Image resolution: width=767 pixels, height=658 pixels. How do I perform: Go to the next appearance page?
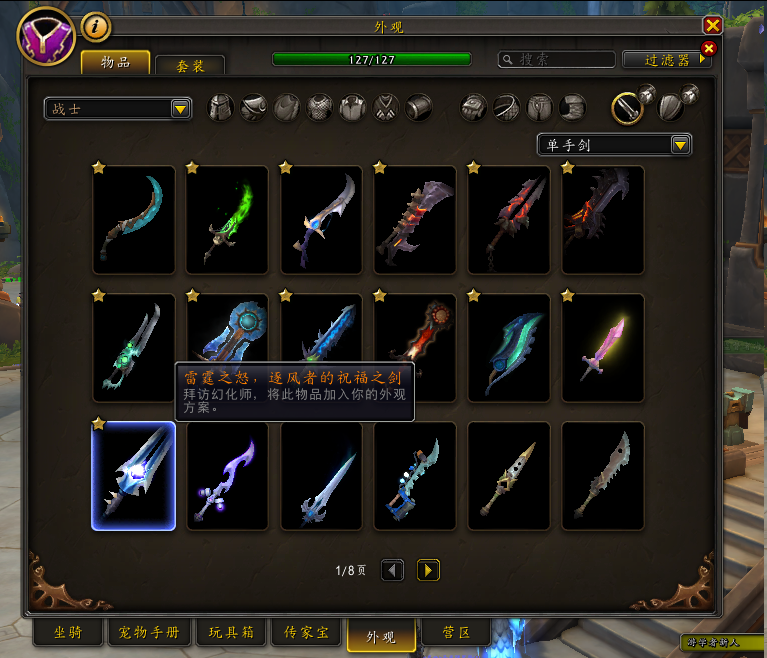tap(428, 570)
